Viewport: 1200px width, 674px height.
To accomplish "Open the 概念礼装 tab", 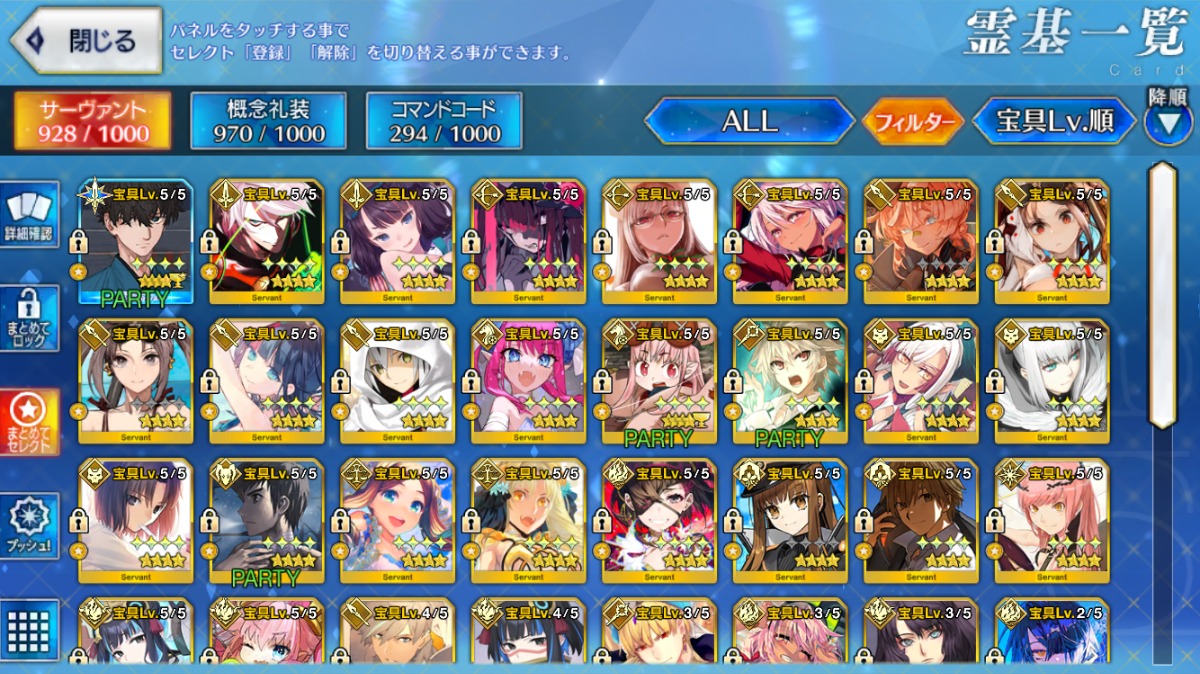I will click(268, 121).
